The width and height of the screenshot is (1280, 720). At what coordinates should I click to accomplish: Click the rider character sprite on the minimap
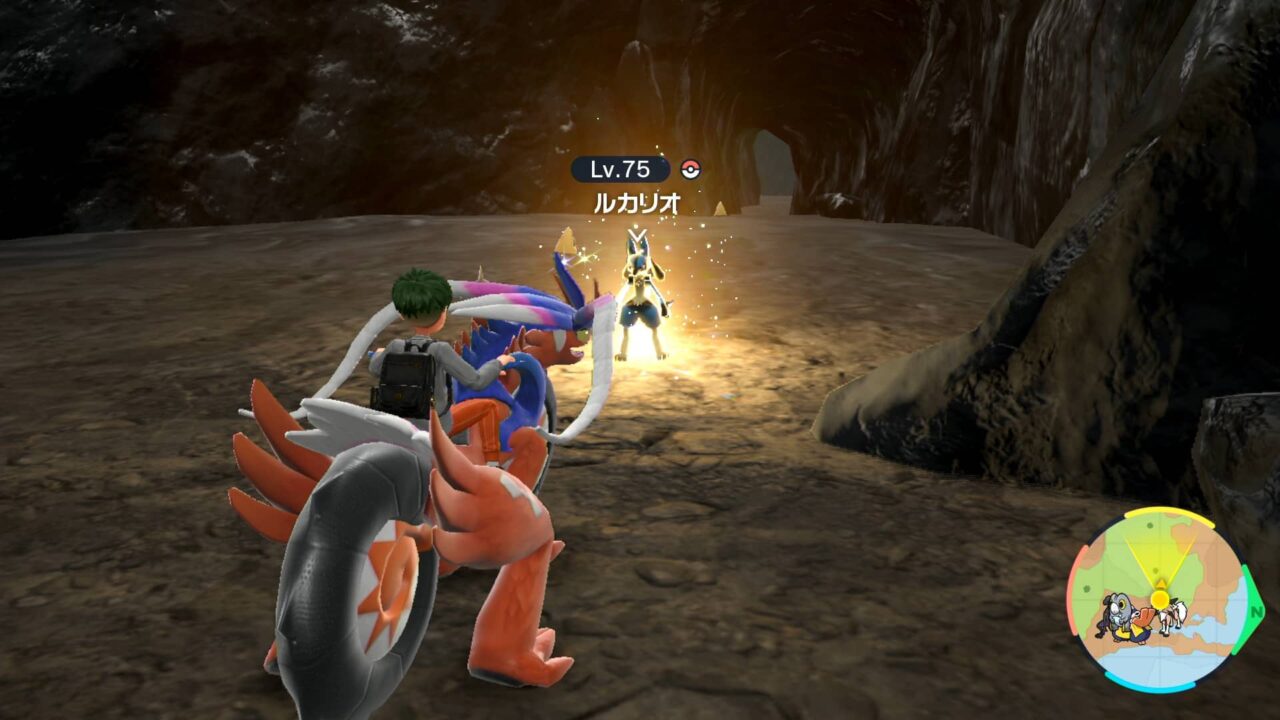coord(1172,615)
